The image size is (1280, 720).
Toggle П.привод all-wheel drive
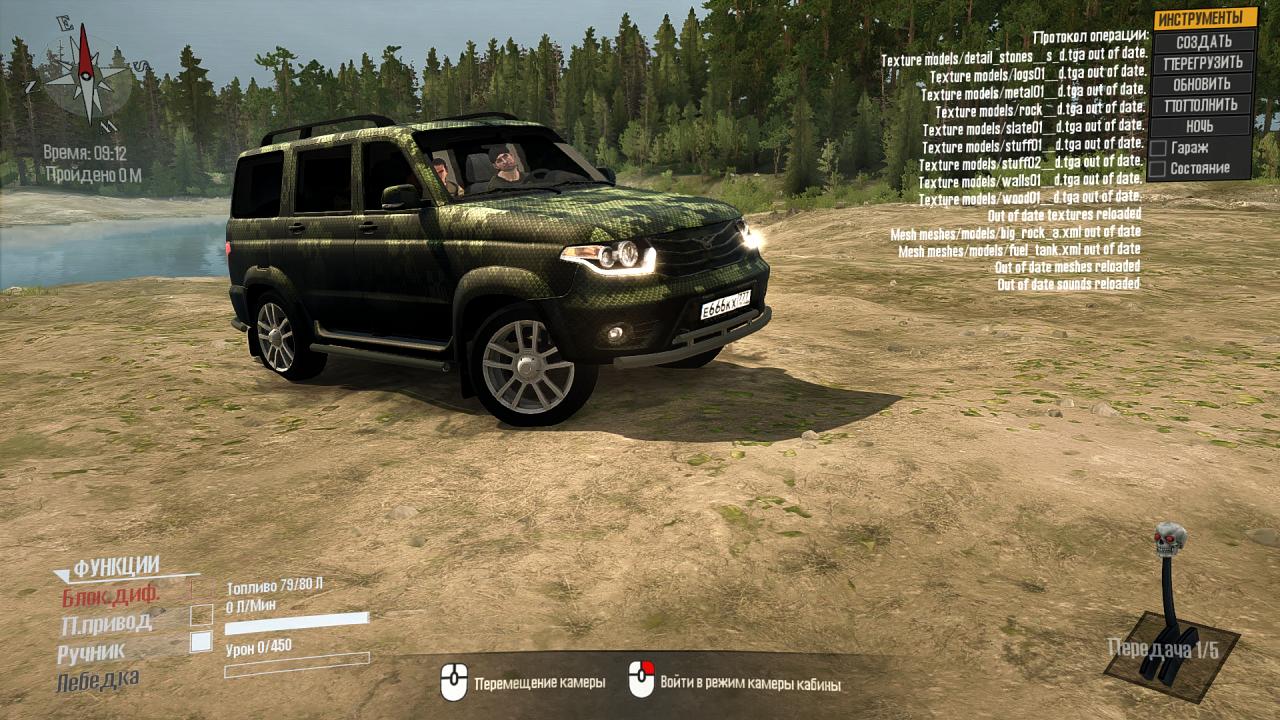pyautogui.click(x=107, y=624)
